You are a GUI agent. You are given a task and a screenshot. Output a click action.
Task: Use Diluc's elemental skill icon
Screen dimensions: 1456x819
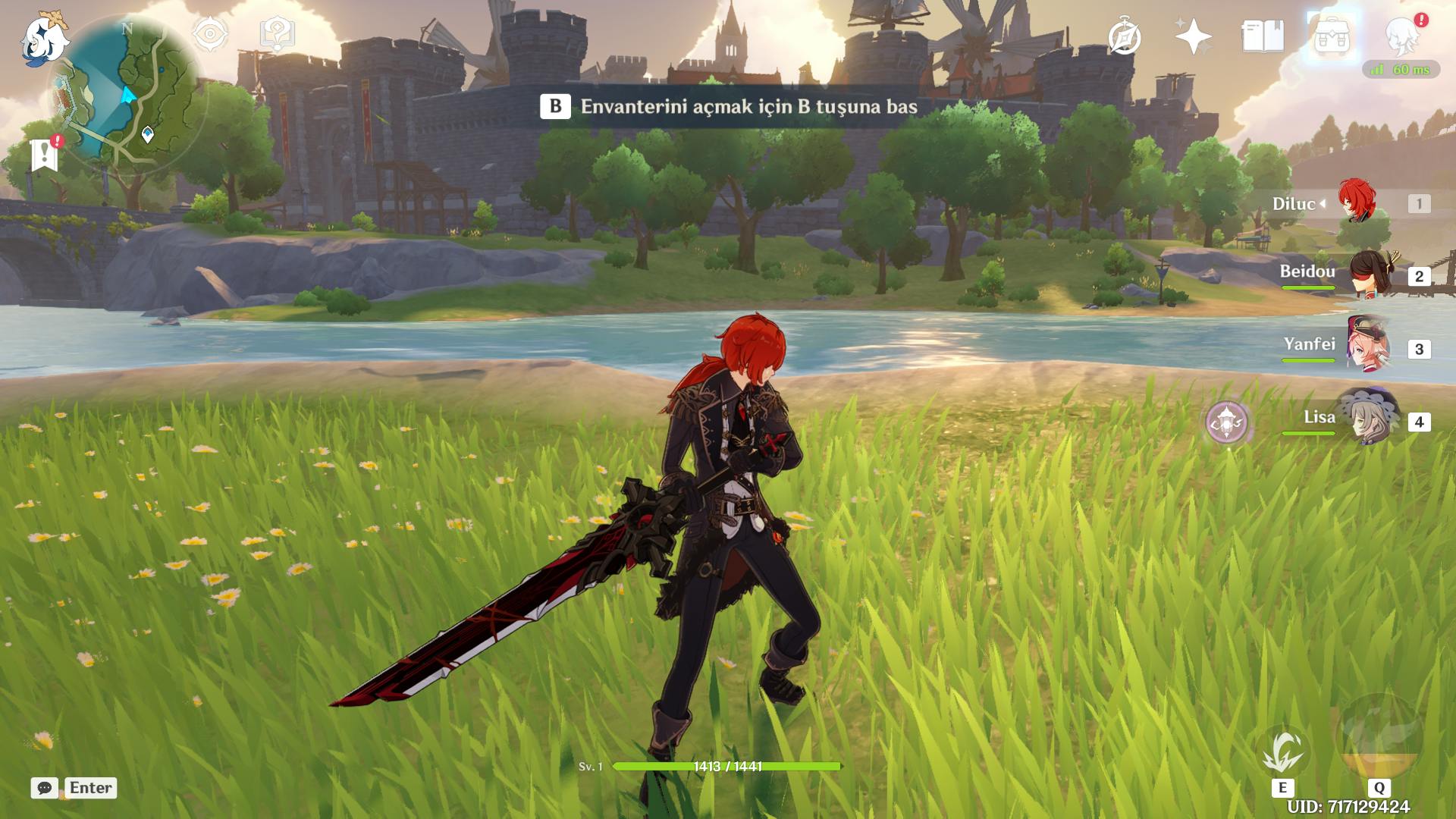coord(1283,752)
